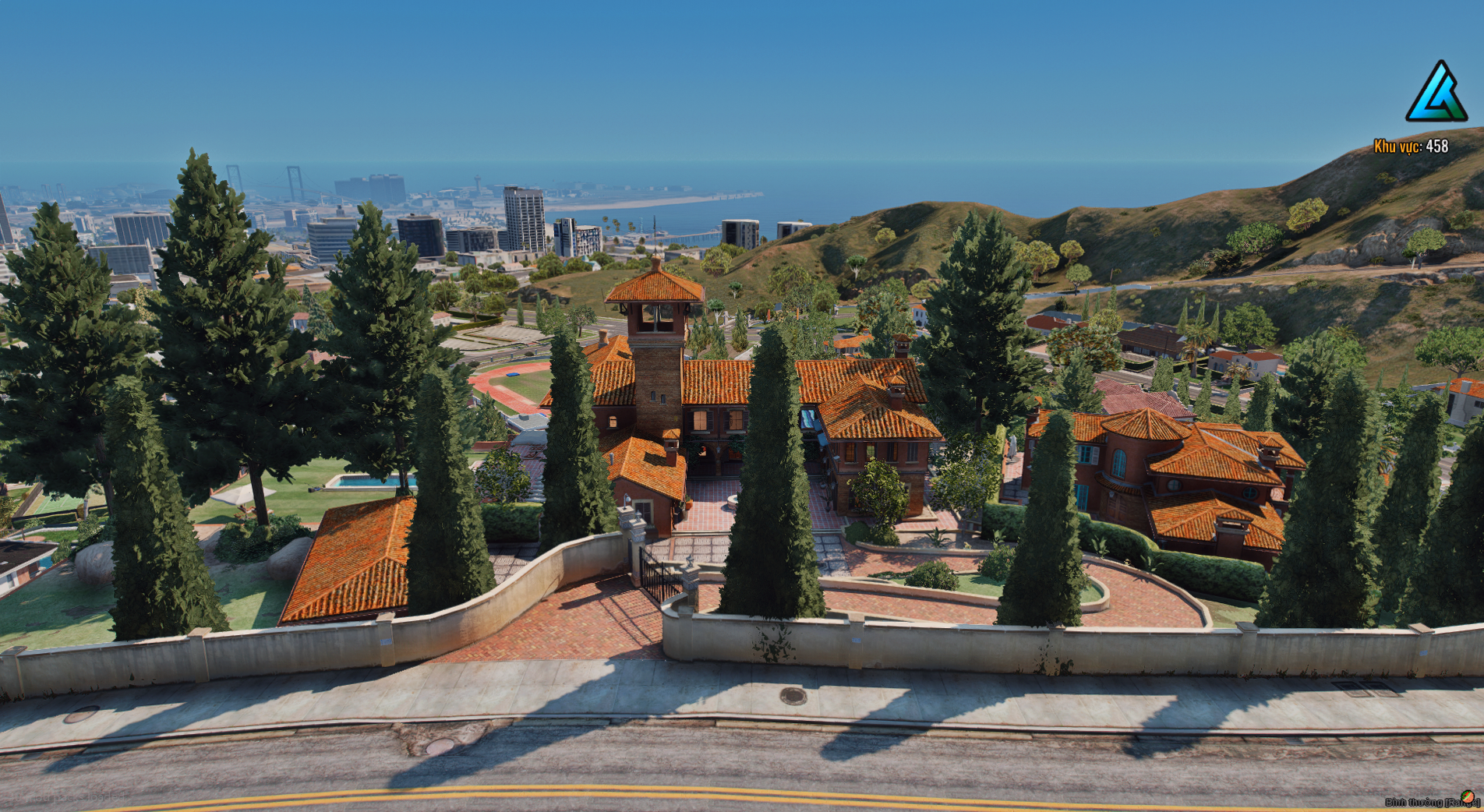The height and width of the screenshot is (812, 1484).
Task: Click the taco hunger icon
Action: [x=1468, y=796]
